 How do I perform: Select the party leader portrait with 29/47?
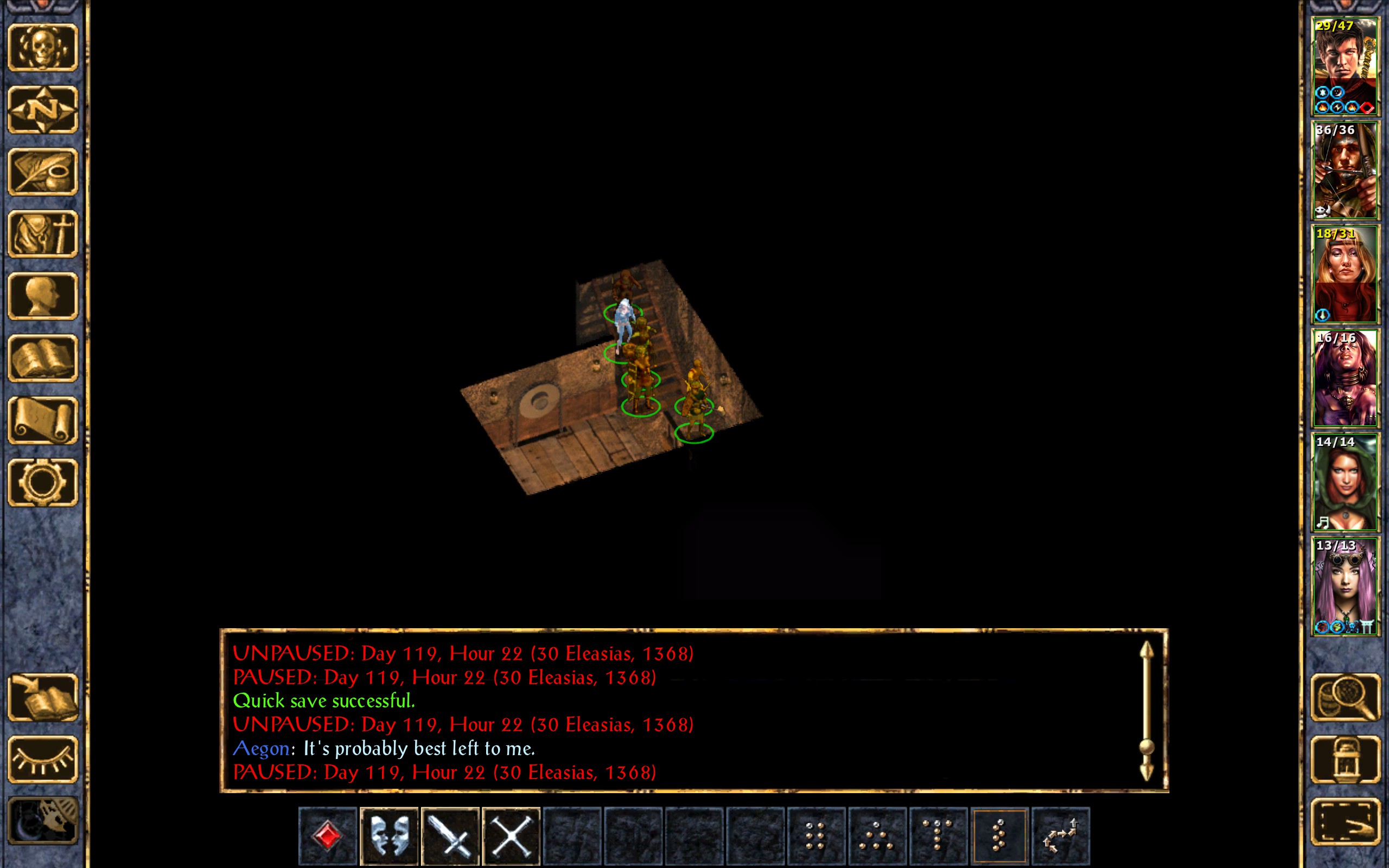(1345, 67)
